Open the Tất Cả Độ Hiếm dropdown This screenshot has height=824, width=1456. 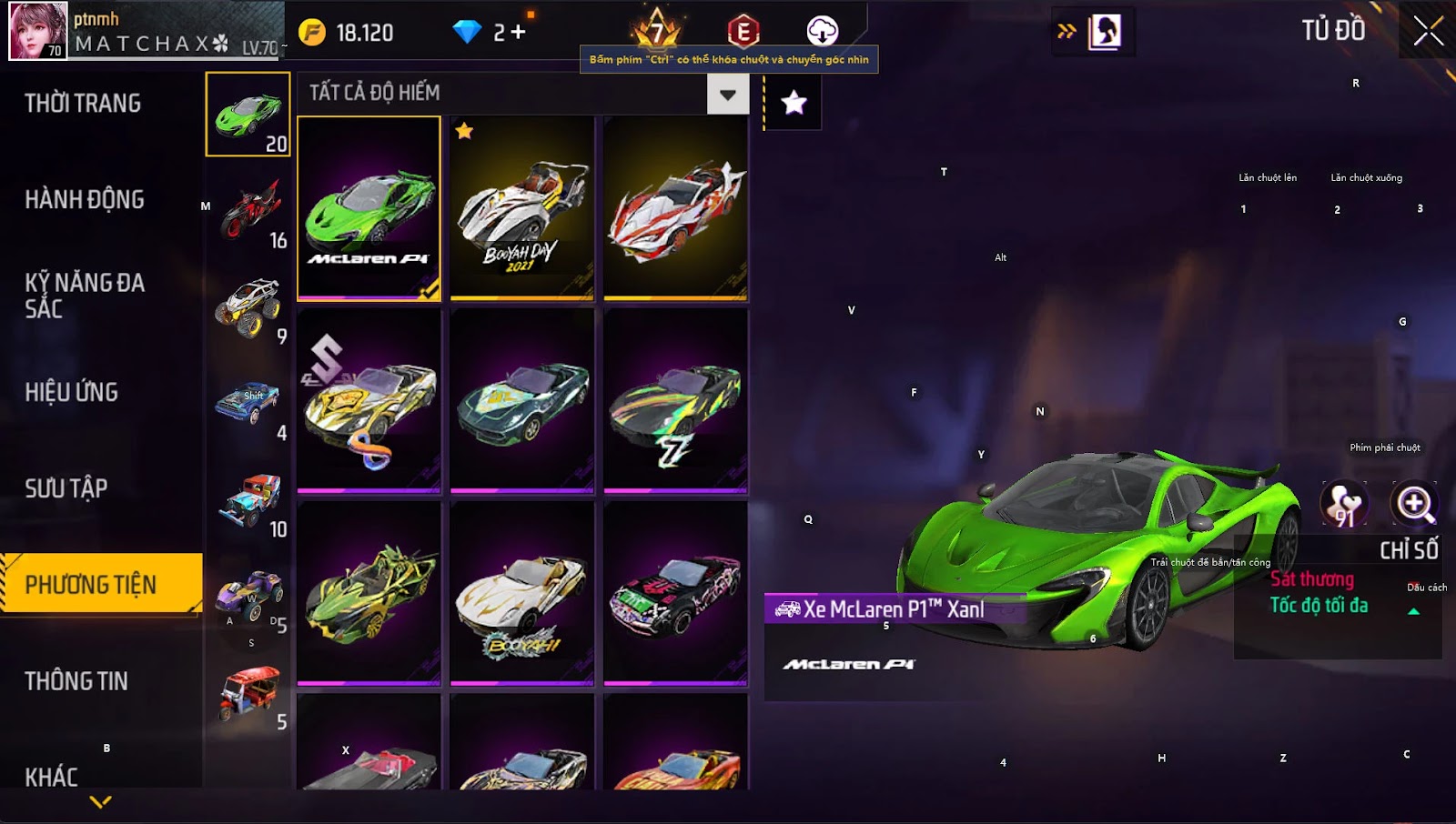coord(727,95)
